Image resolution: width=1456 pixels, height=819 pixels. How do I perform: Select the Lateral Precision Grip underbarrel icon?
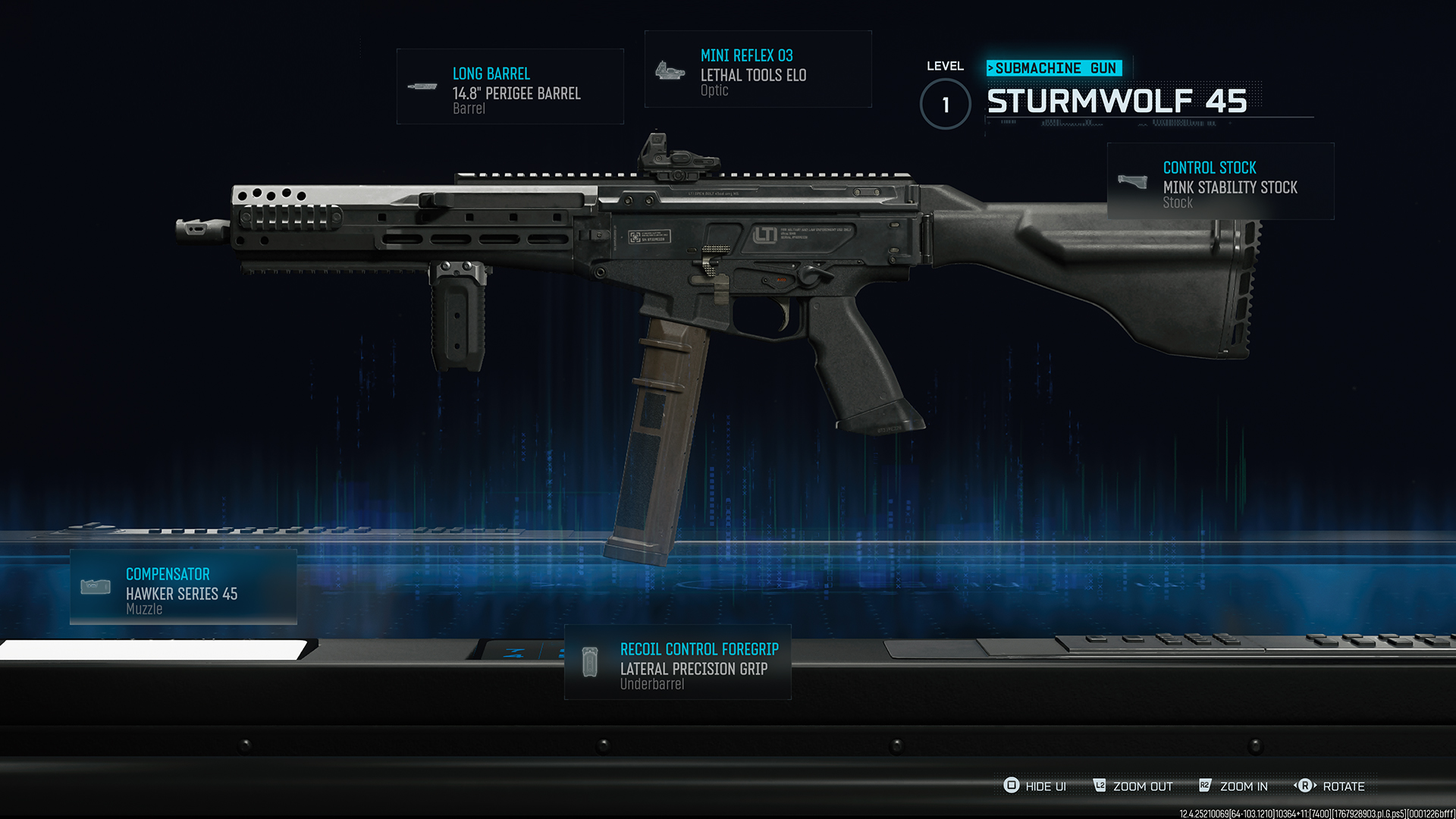pos(591,661)
